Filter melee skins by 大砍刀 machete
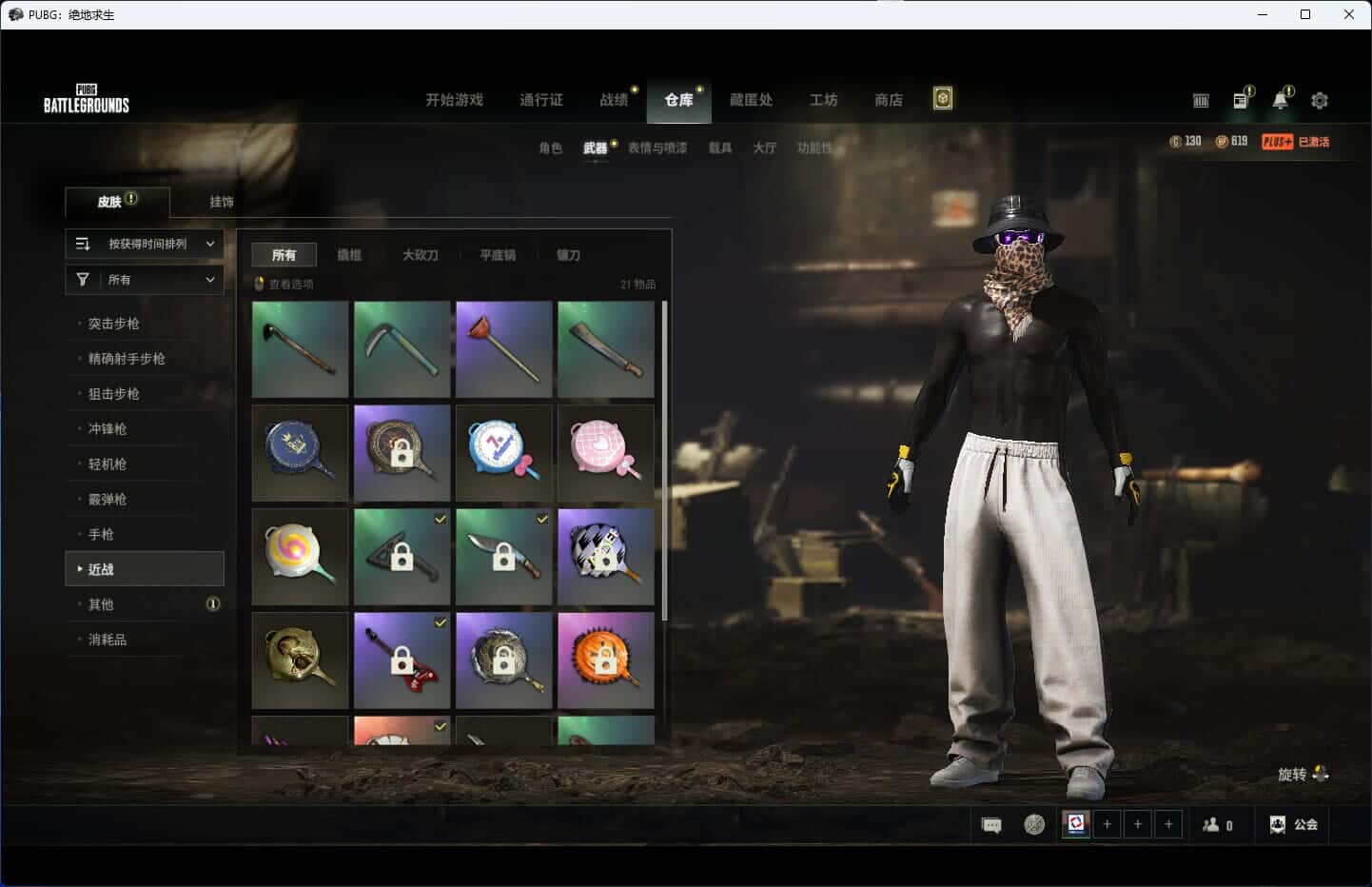 click(x=420, y=255)
